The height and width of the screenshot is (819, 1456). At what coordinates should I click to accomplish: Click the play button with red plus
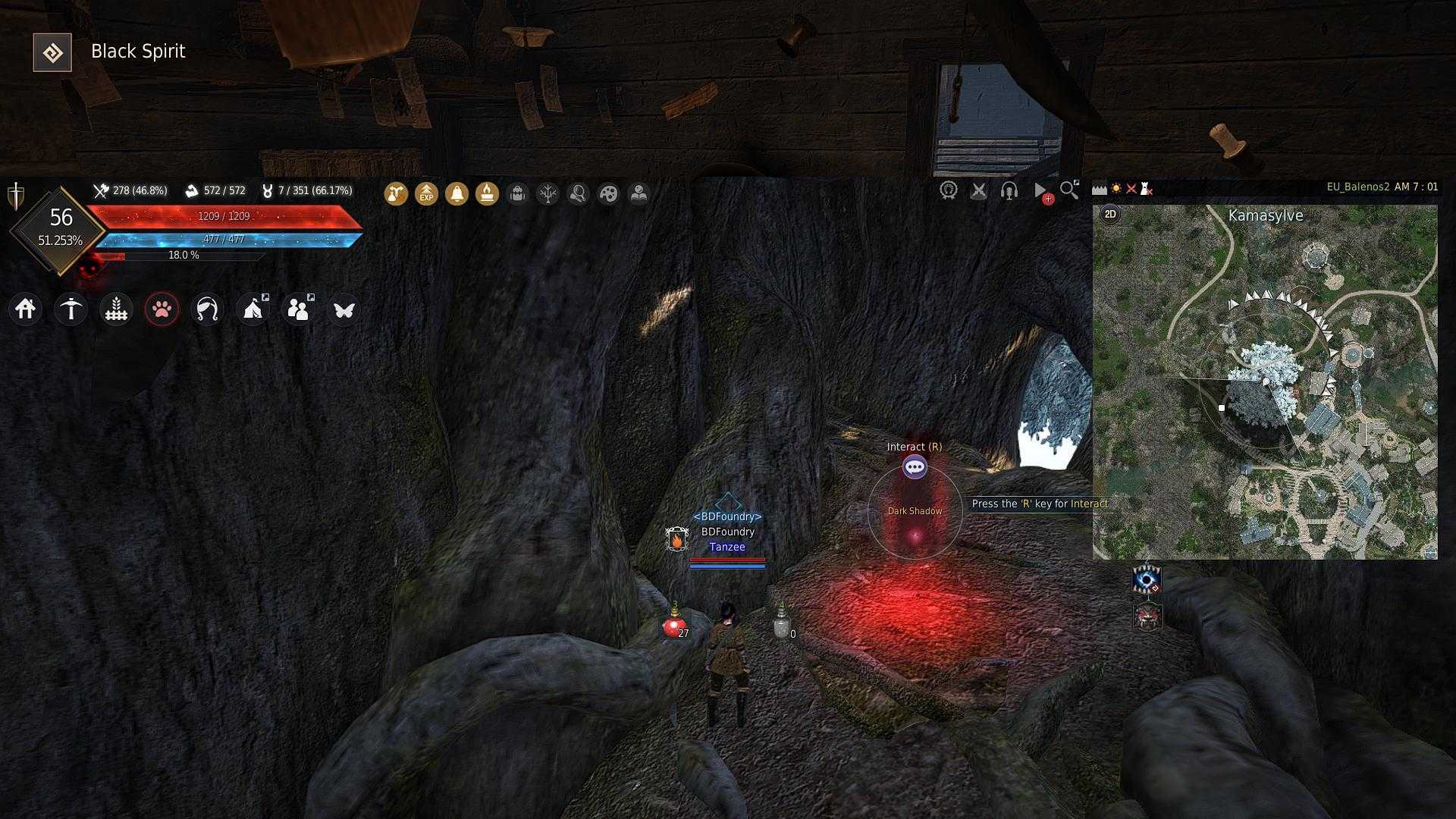pyautogui.click(x=1041, y=191)
